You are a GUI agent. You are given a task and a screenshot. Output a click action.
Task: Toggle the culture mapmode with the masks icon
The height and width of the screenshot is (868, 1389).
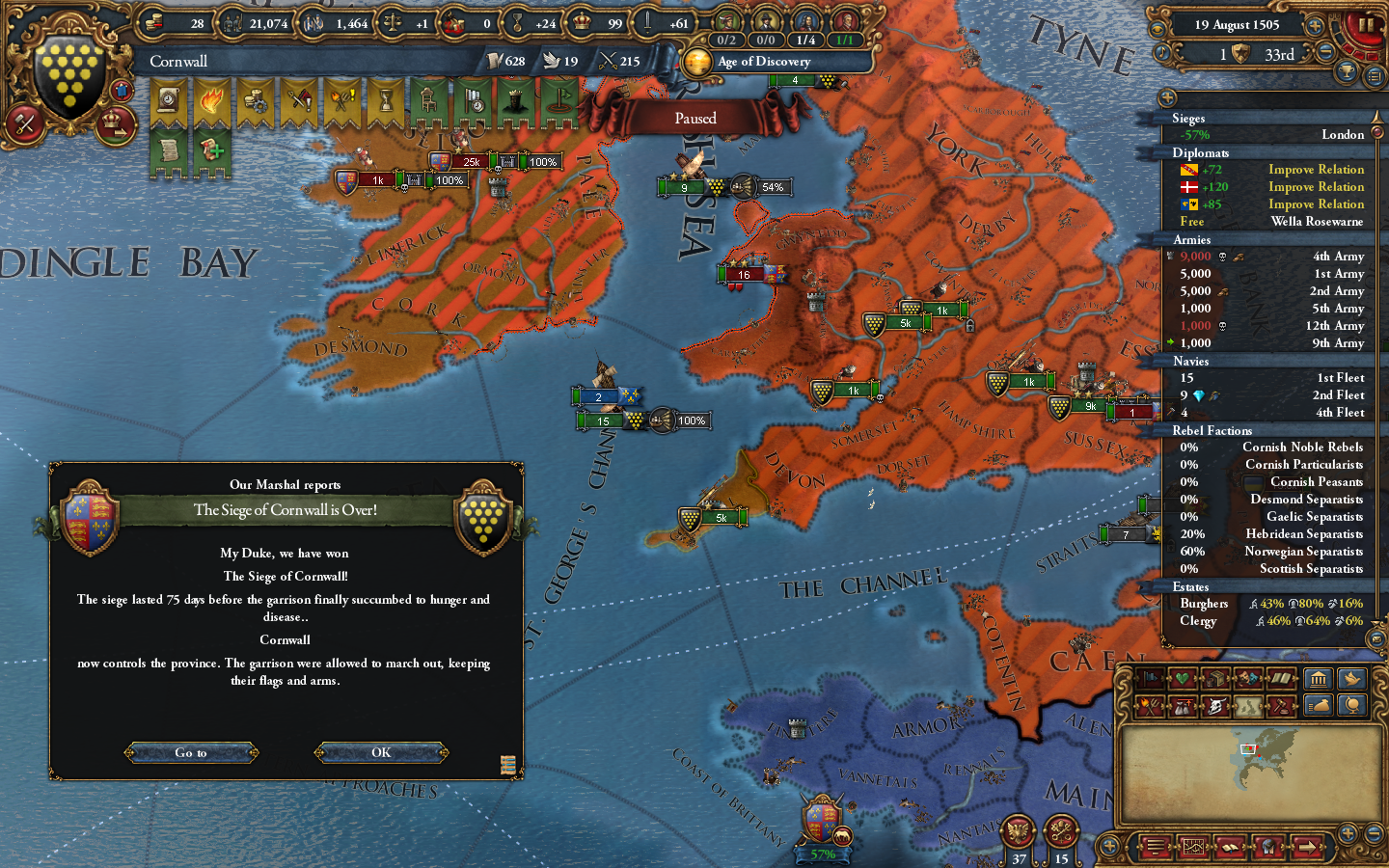point(1248,677)
